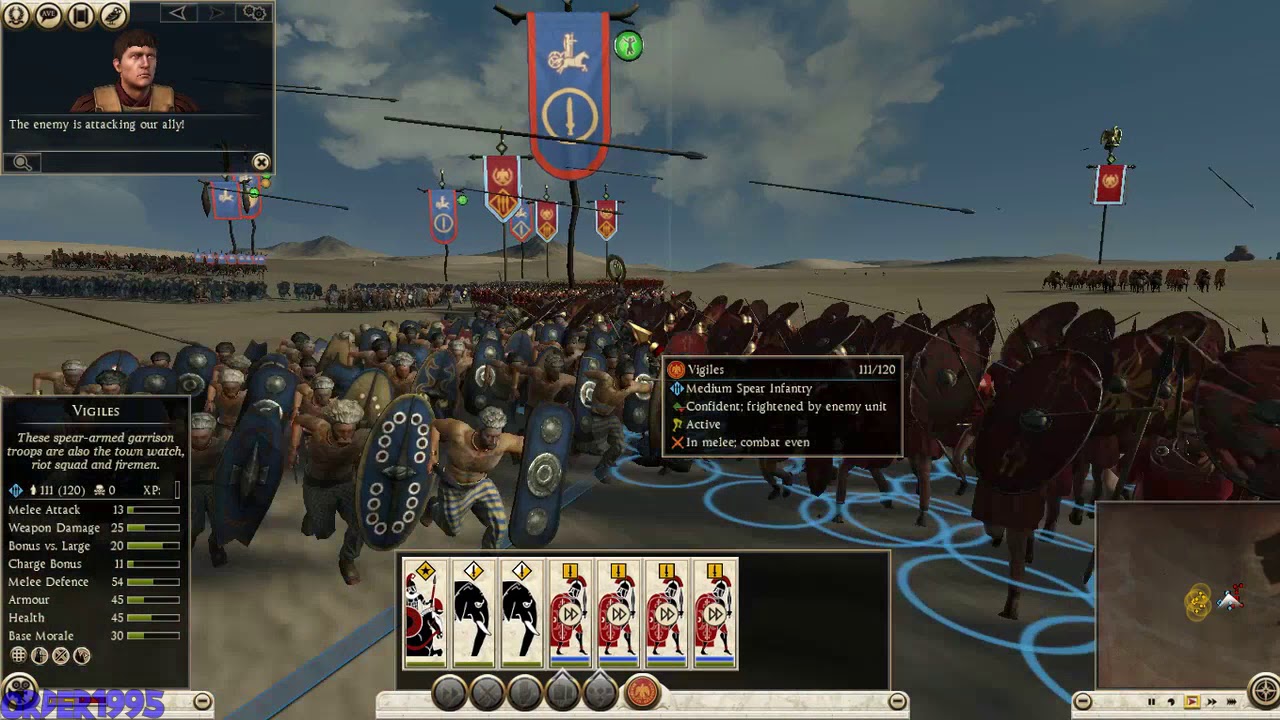
Task: Click the battle minimap
Action: [x=1187, y=595]
